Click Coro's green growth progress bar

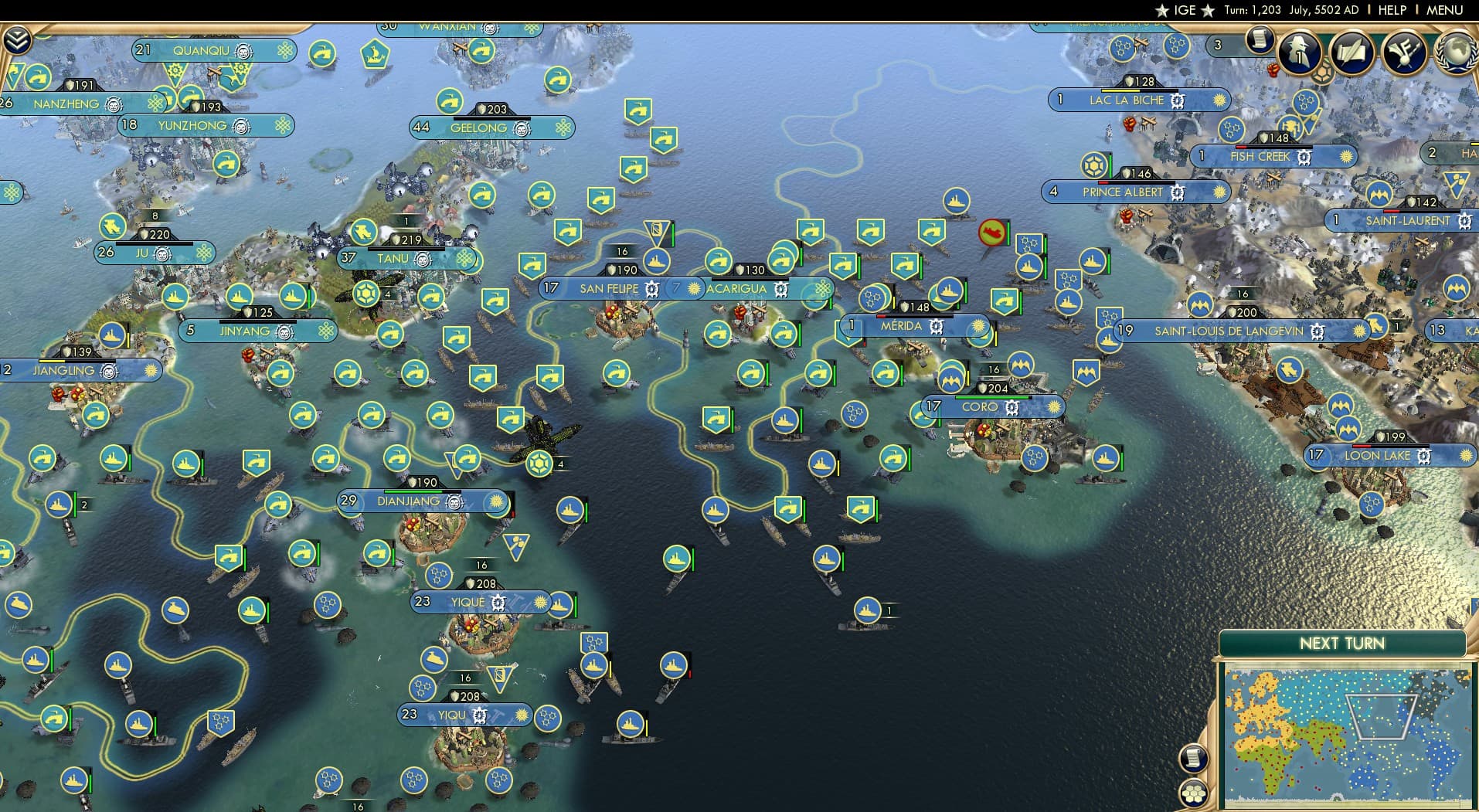click(x=993, y=397)
